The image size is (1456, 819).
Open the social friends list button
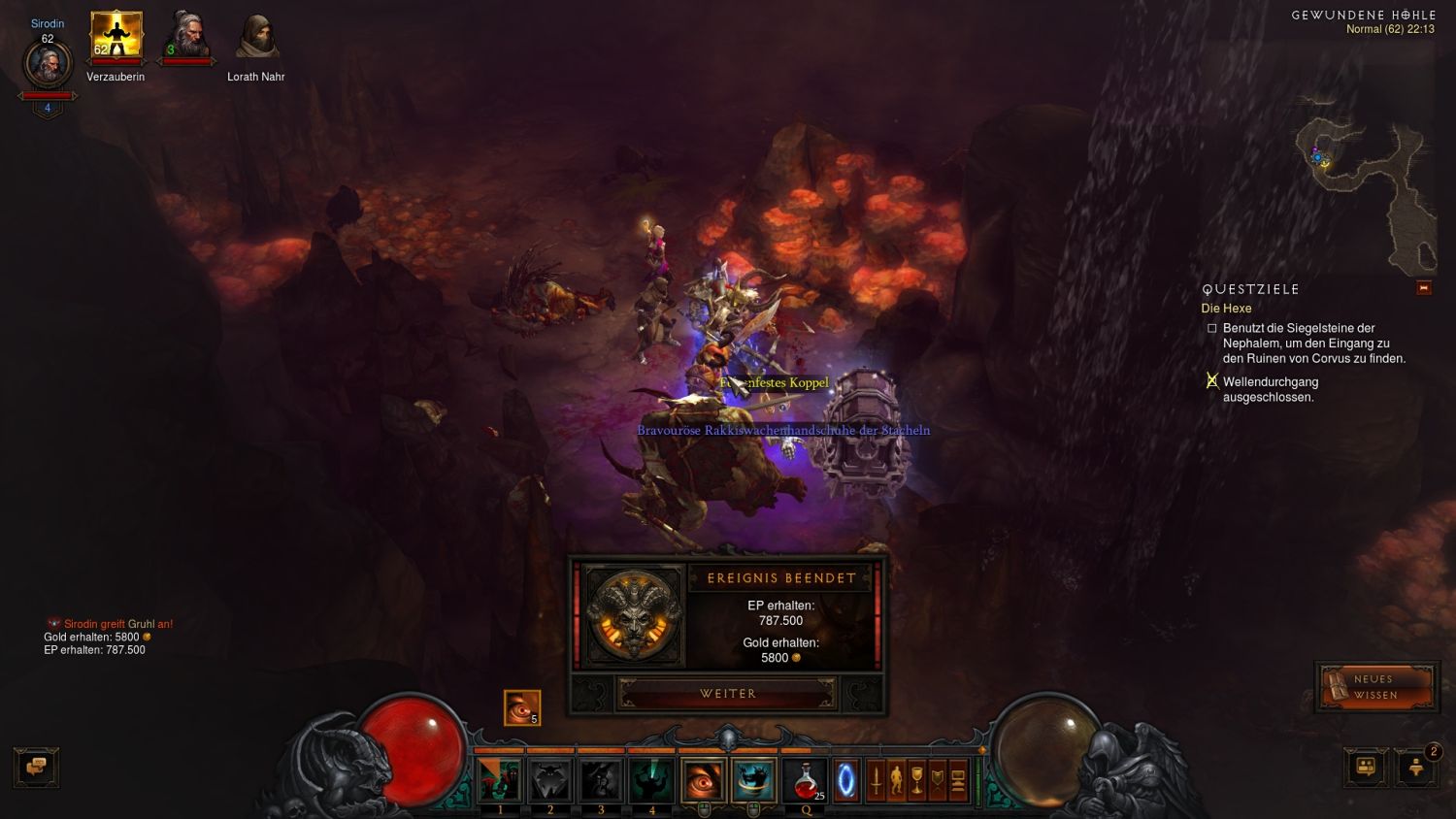coord(1366,768)
